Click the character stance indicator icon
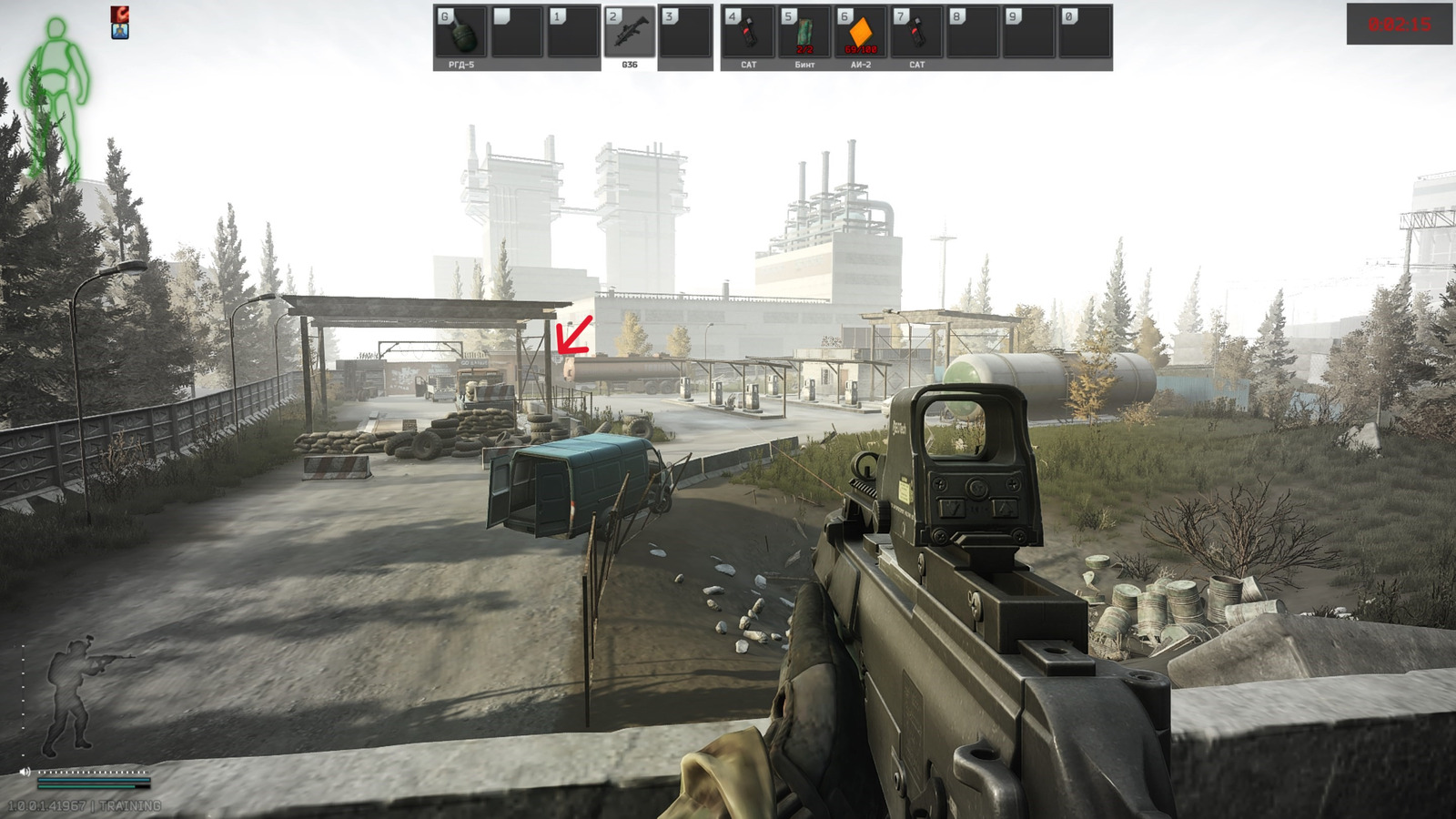Viewport: 1456px width, 819px height. click(73, 692)
